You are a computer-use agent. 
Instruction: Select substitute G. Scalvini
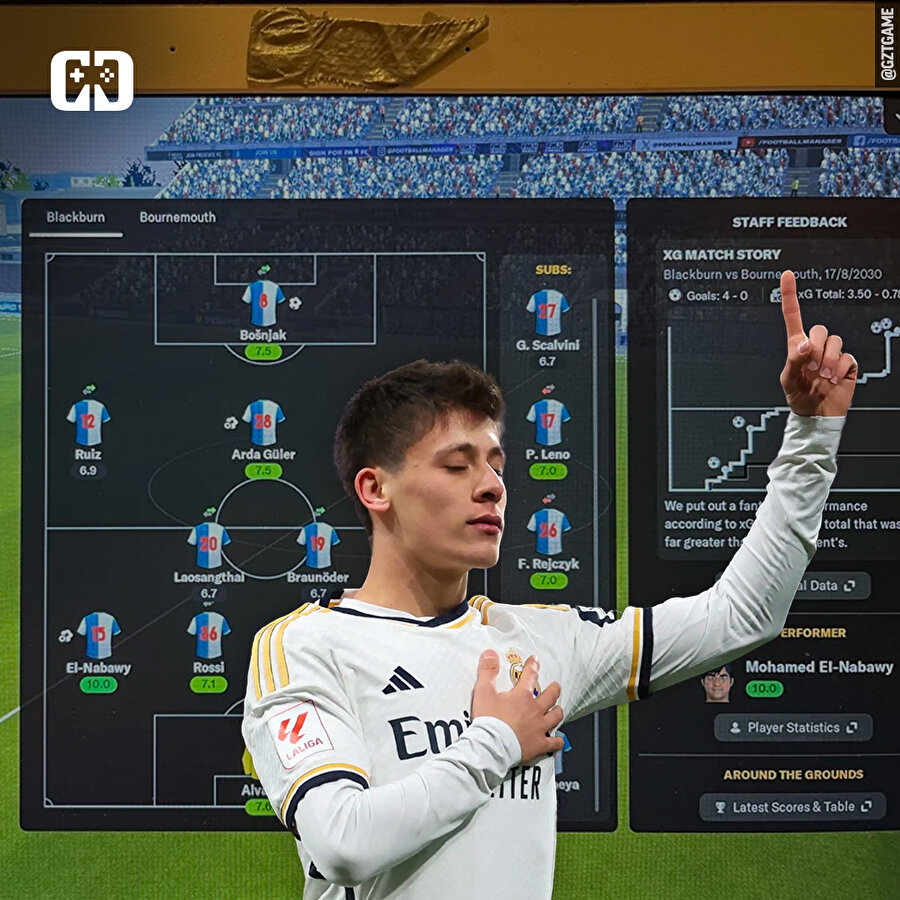point(547,312)
